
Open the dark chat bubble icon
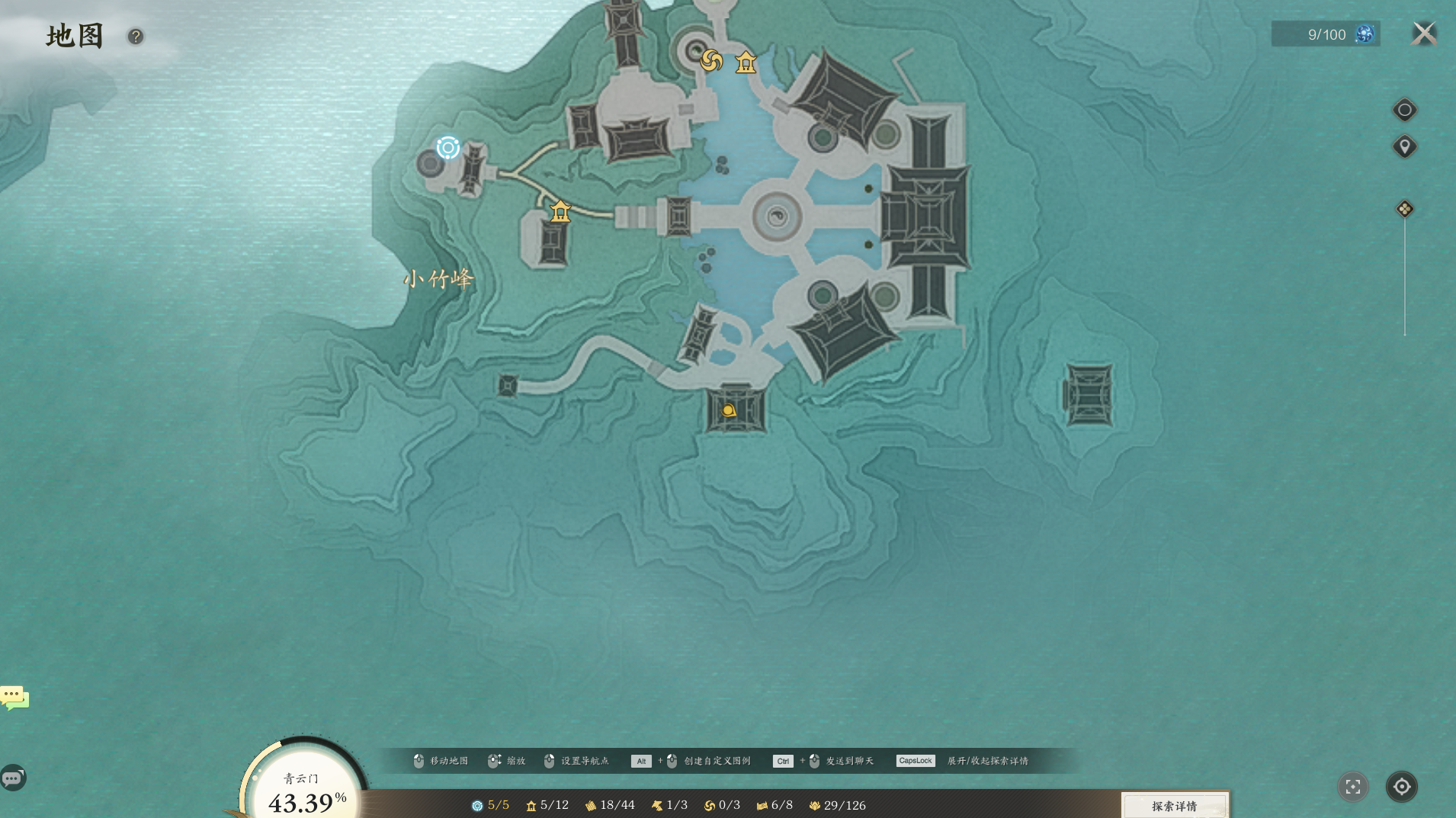[x=13, y=778]
